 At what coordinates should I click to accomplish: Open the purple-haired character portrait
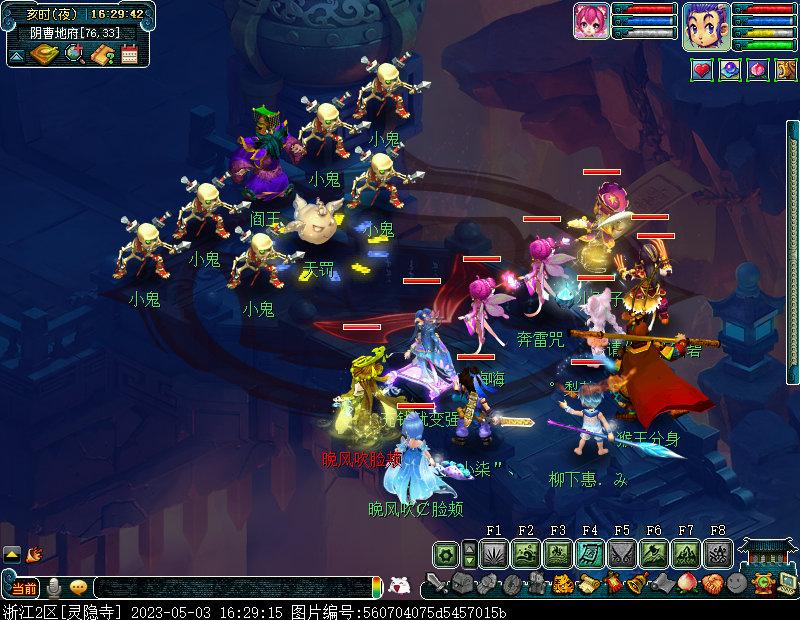(706, 24)
